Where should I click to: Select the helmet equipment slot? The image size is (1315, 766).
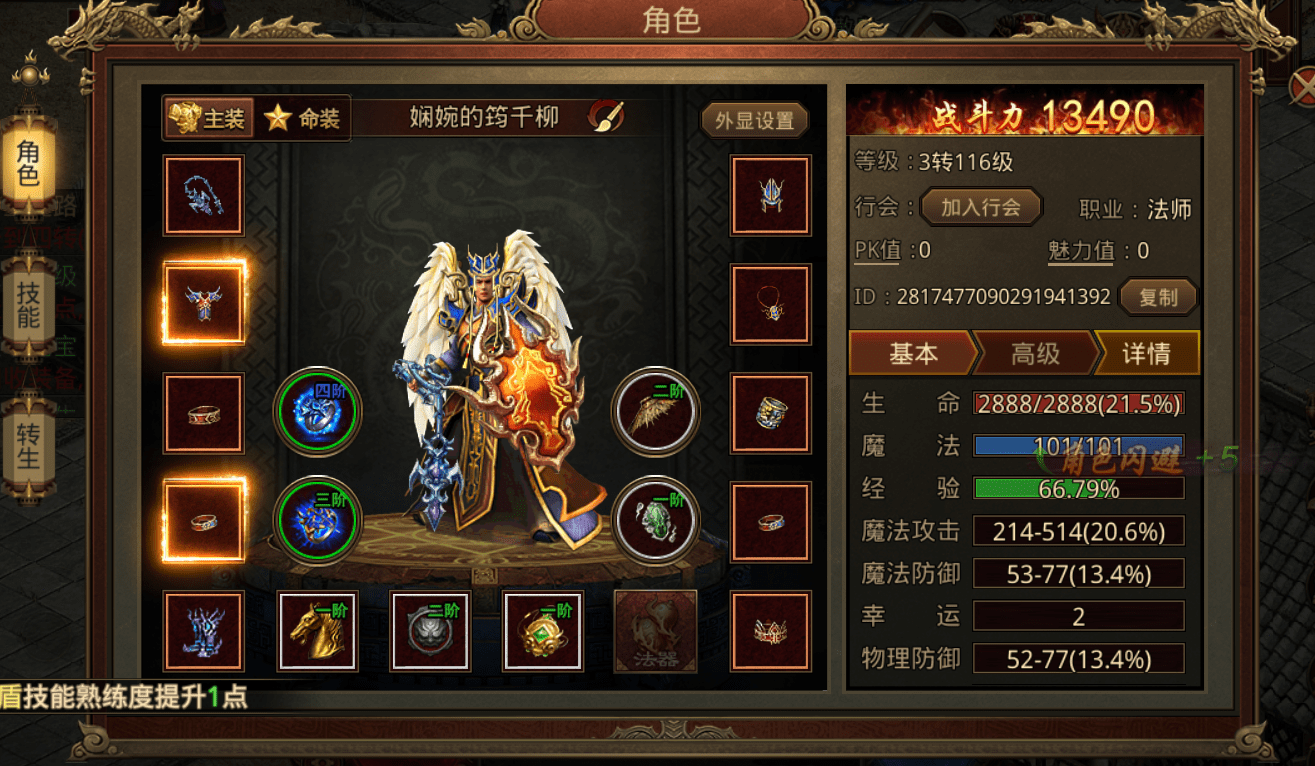click(771, 196)
